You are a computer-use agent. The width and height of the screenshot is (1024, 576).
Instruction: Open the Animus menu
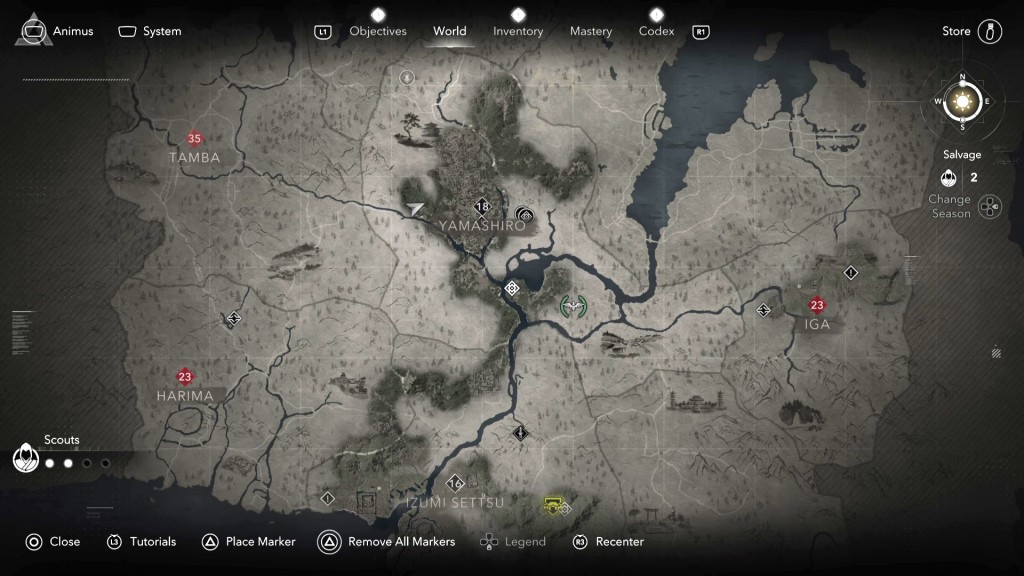(x=57, y=31)
